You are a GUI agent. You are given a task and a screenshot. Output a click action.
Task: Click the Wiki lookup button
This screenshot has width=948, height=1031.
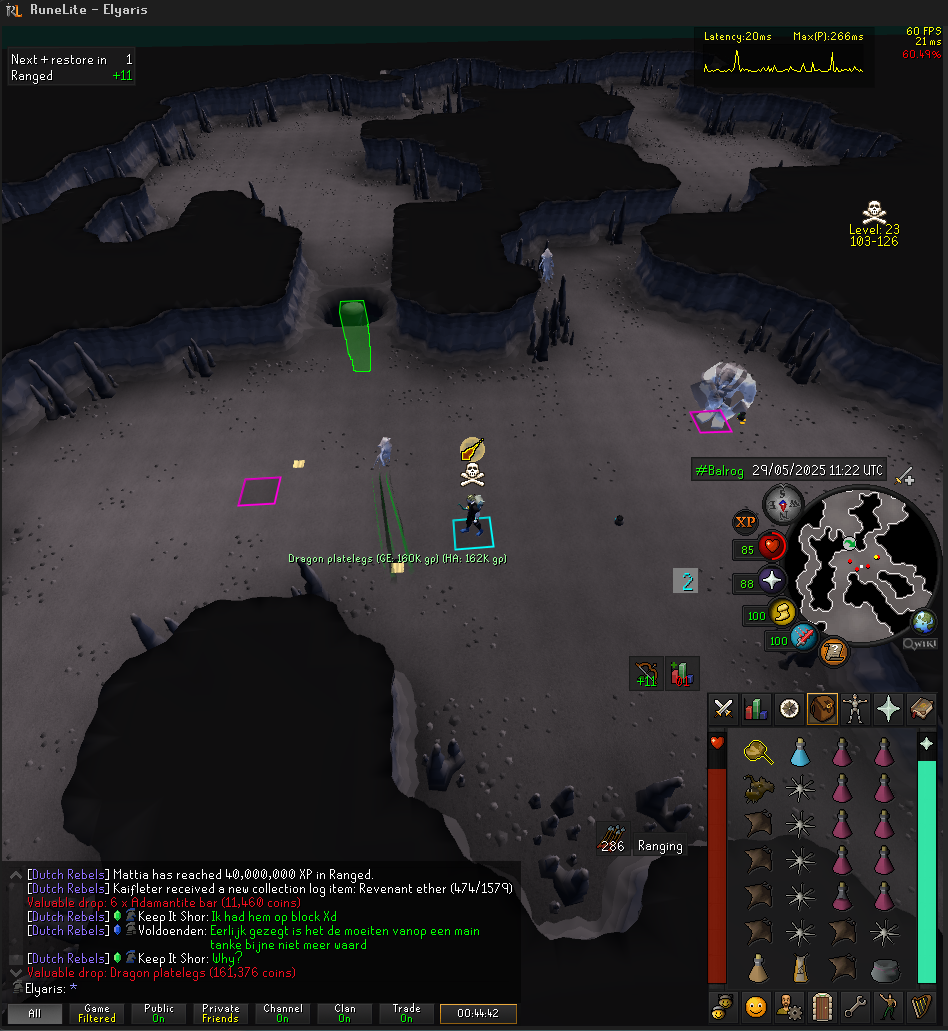(920, 644)
